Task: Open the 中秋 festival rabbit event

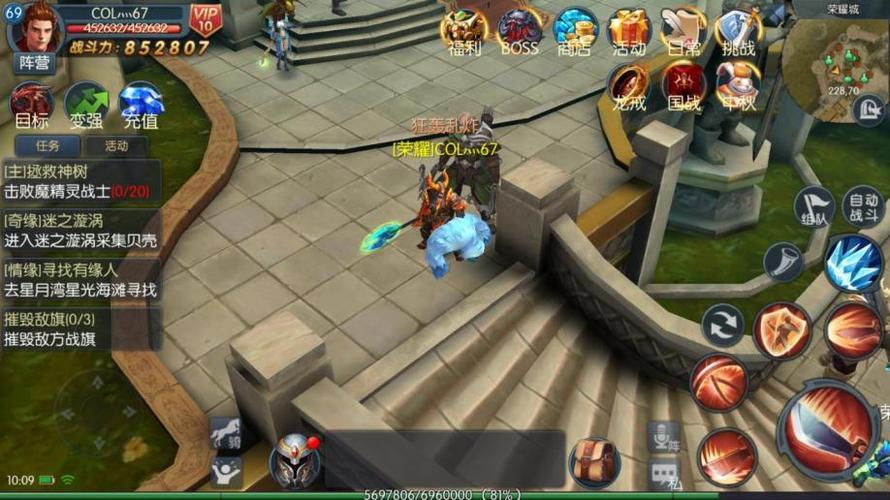Action: click(x=739, y=86)
